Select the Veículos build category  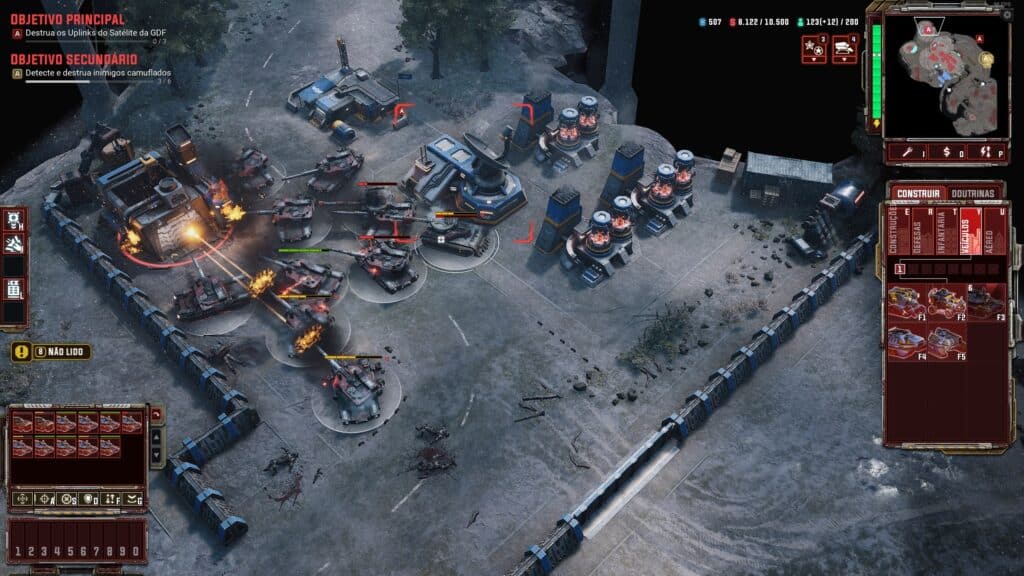click(x=967, y=231)
